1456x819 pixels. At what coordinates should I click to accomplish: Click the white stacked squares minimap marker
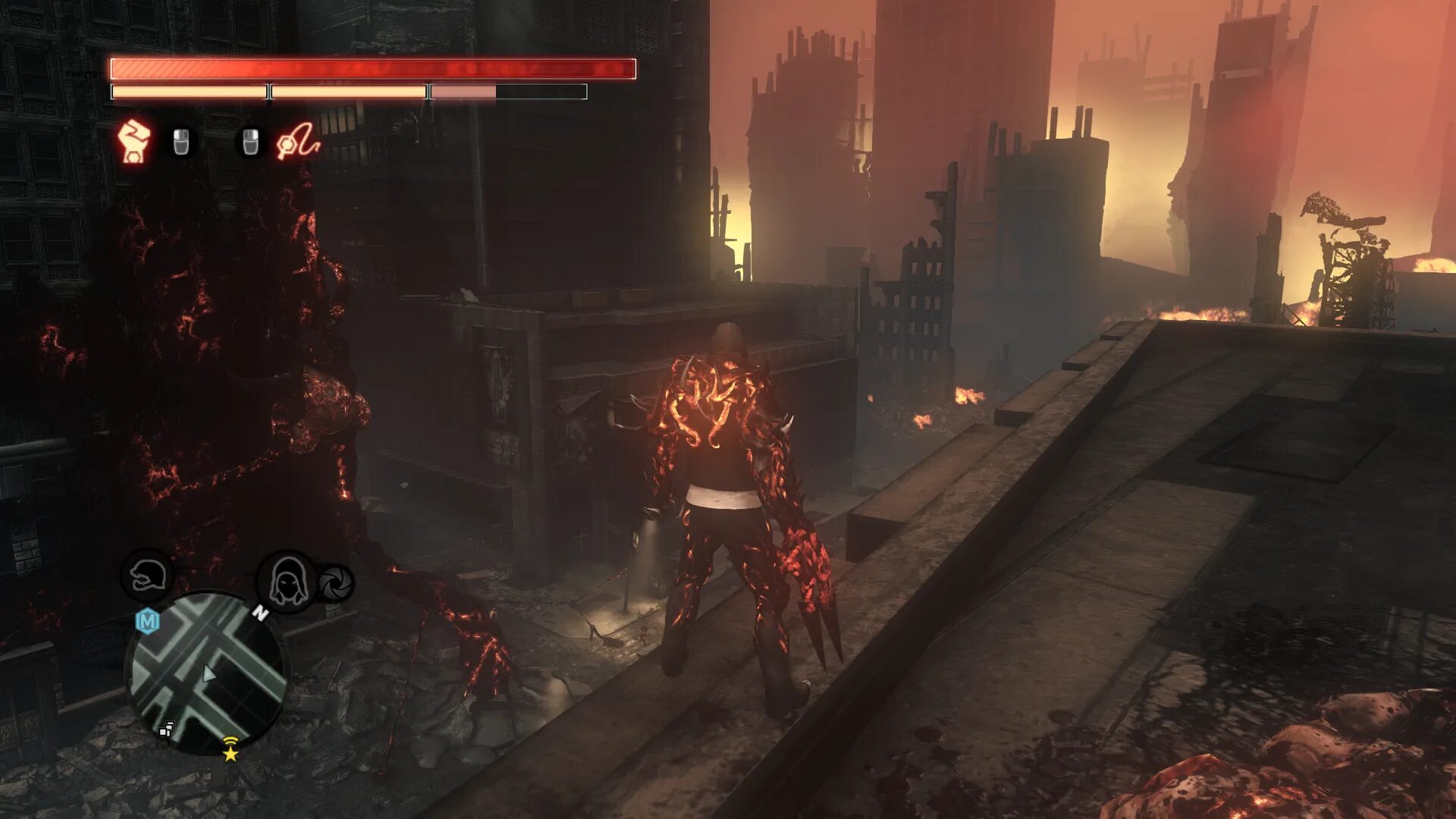[166, 730]
